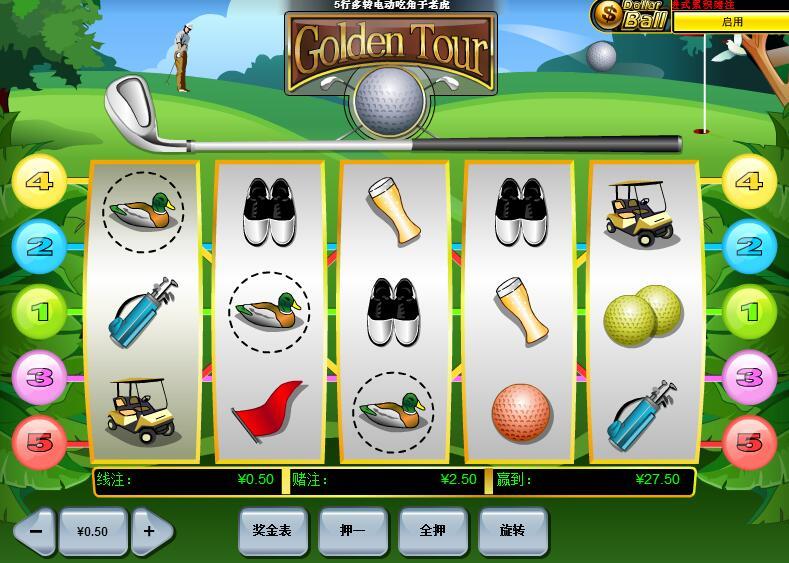Increase the line bet with the plus button

point(150,531)
